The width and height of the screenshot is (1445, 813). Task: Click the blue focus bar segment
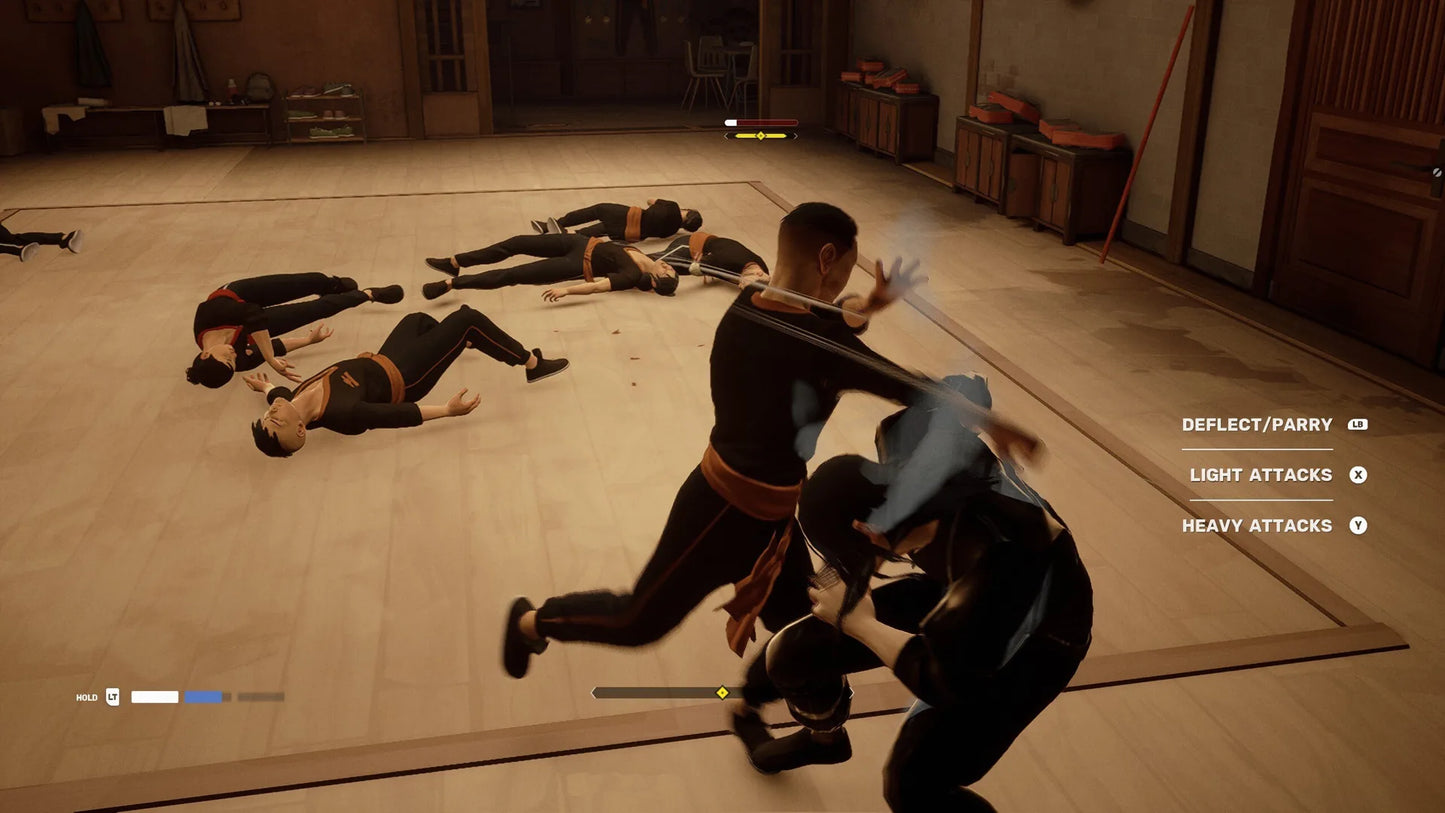coord(204,696)
